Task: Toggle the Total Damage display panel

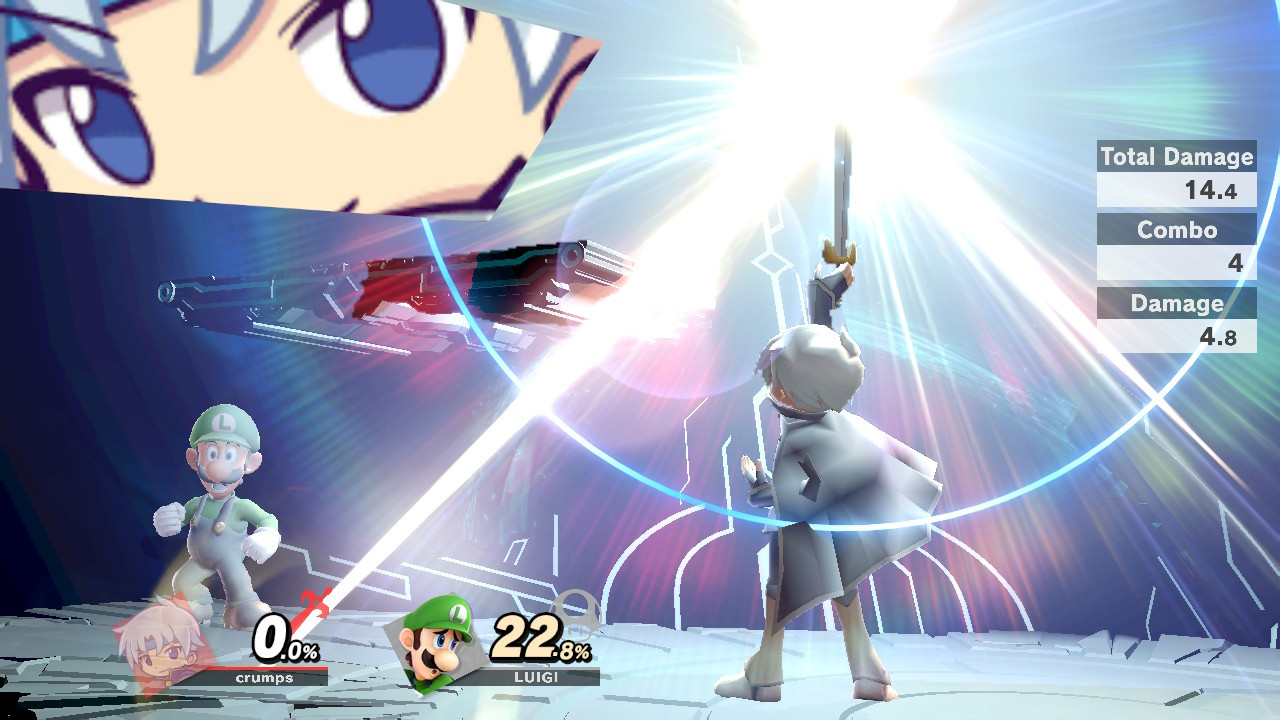Action: click(x=1176, y=157)
